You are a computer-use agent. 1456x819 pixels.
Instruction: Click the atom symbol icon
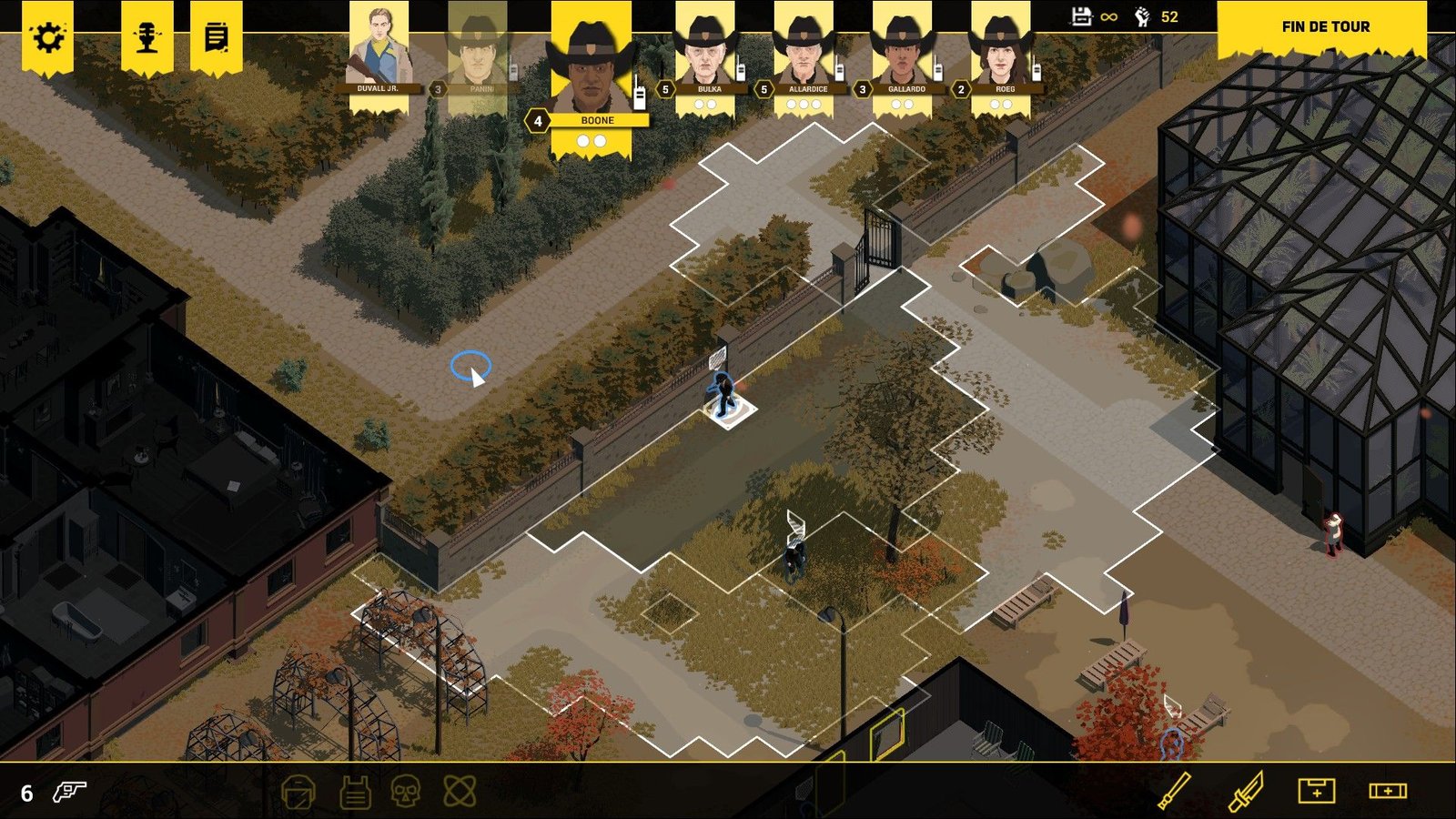click(460, 792)
